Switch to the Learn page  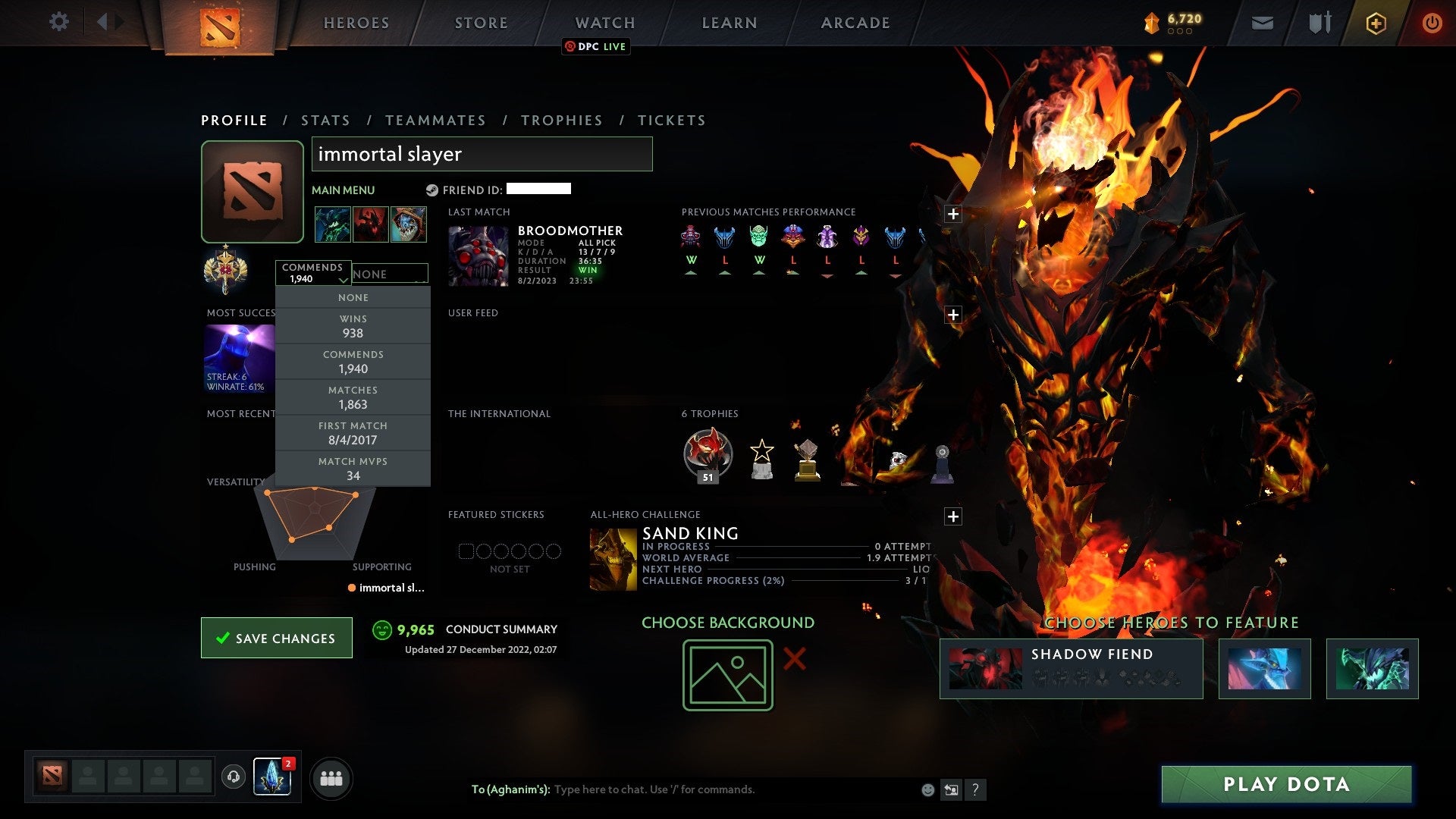[x=729, y=23]
